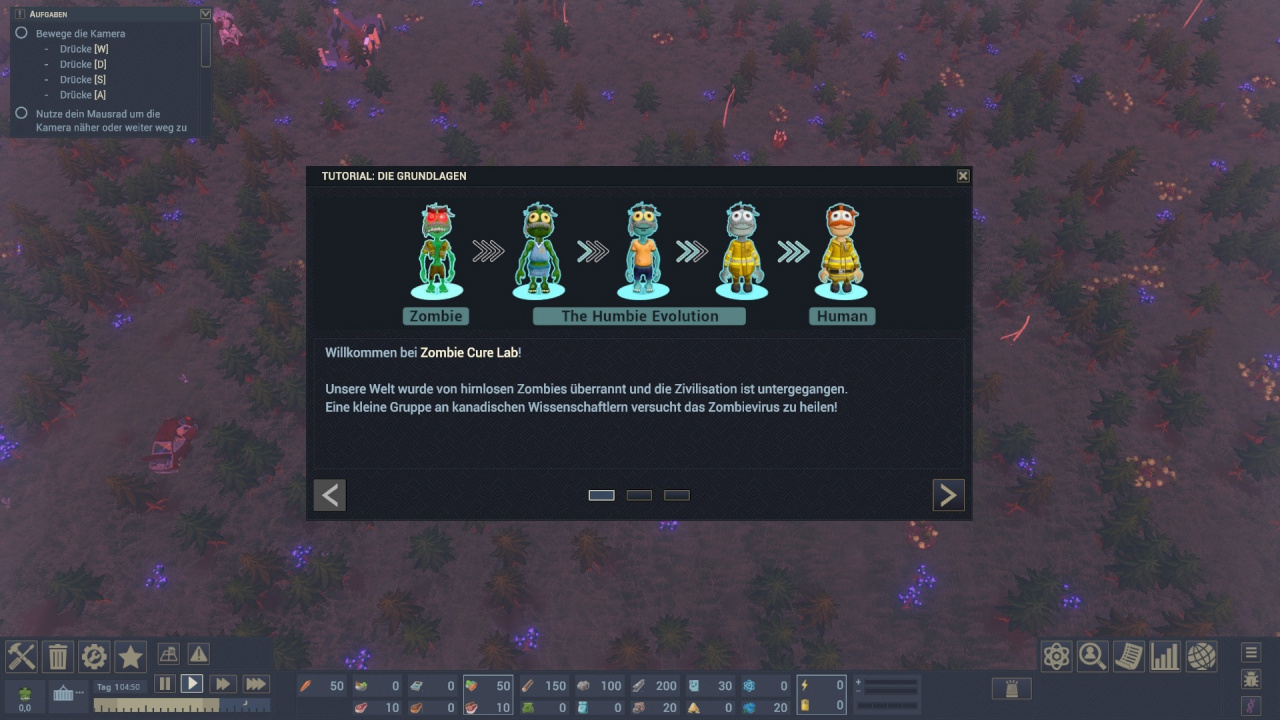Set game speed to normal play

point(192,684)
